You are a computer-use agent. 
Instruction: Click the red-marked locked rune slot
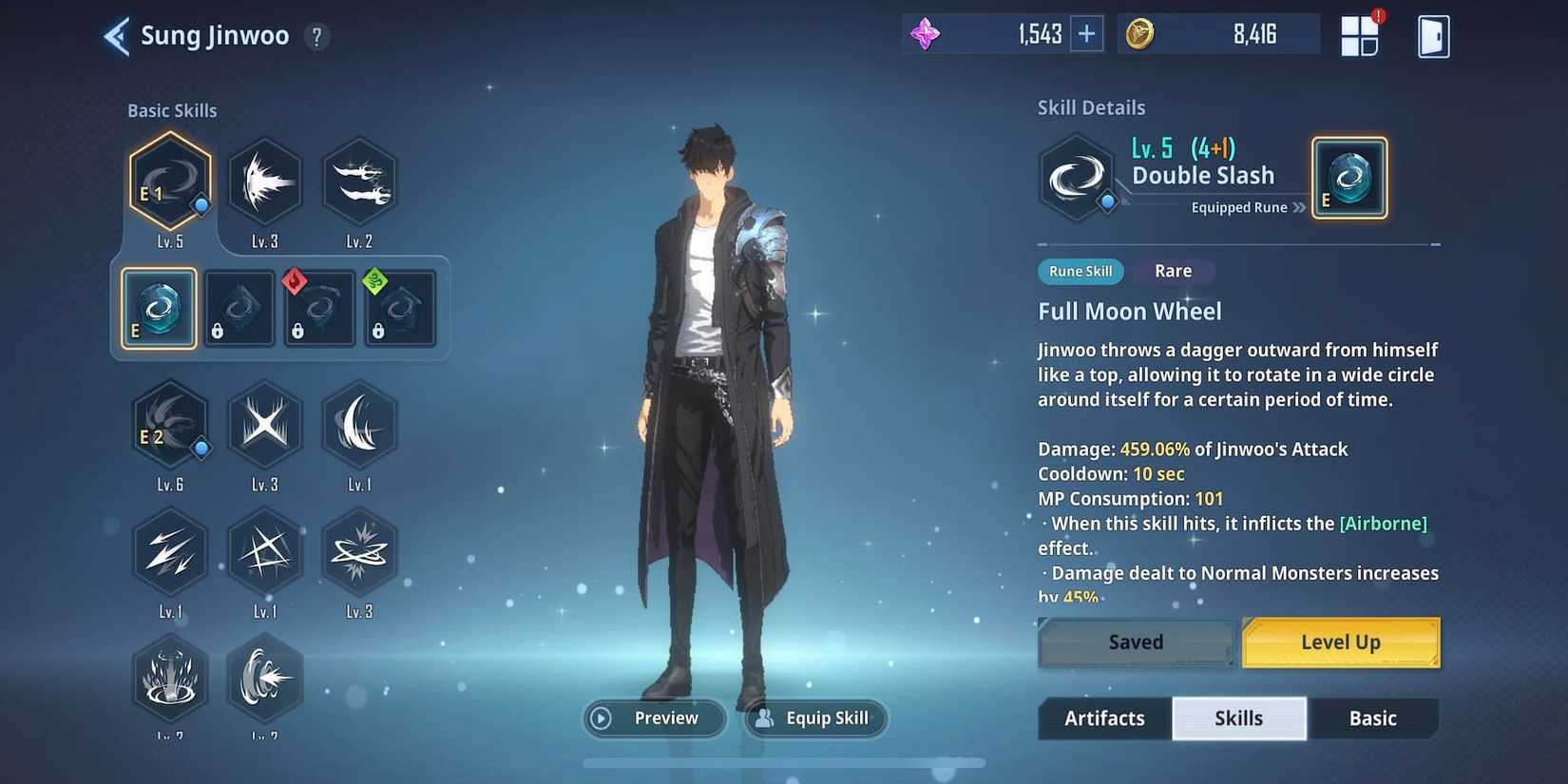tap(319, 307)
